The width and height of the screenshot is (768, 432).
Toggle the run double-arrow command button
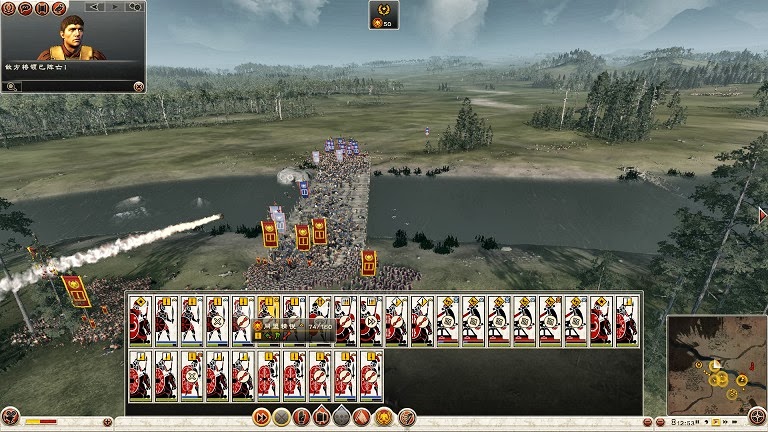[x=262, y=417]
